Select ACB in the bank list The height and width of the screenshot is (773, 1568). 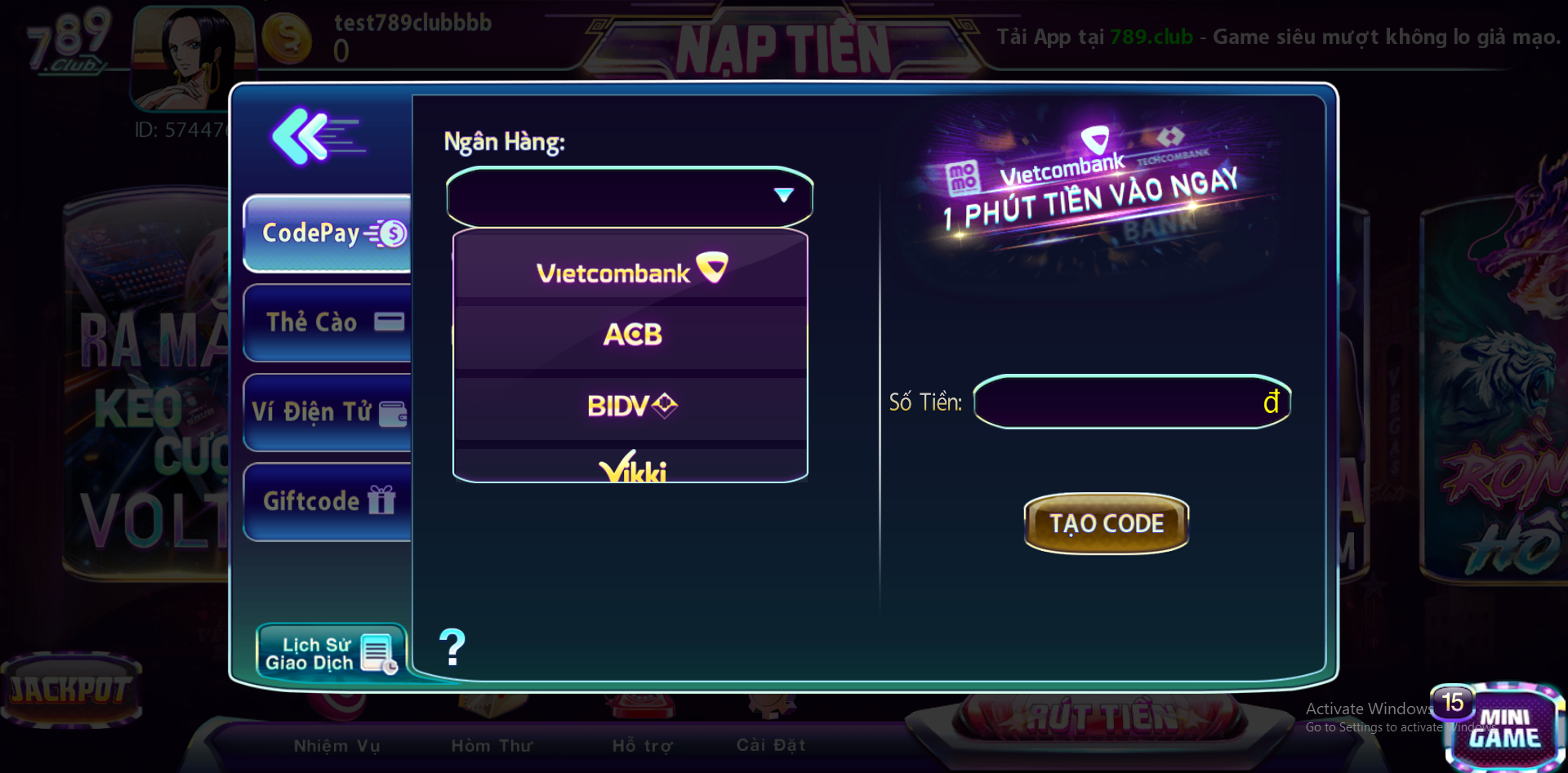pos(630,335)
